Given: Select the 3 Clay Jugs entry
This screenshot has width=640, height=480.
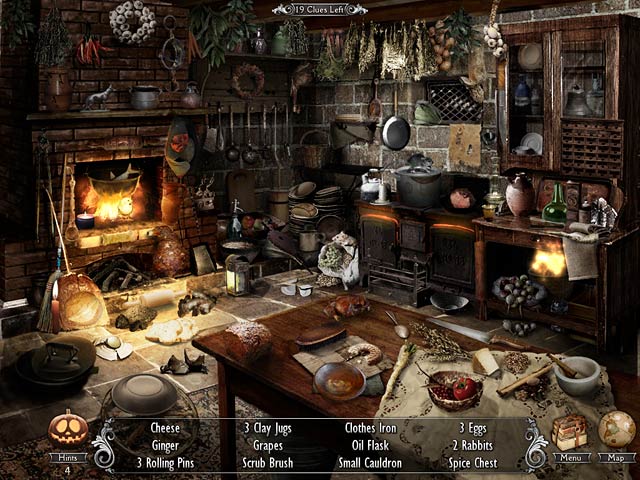Looking at the screenshot, I should [267, 428].
